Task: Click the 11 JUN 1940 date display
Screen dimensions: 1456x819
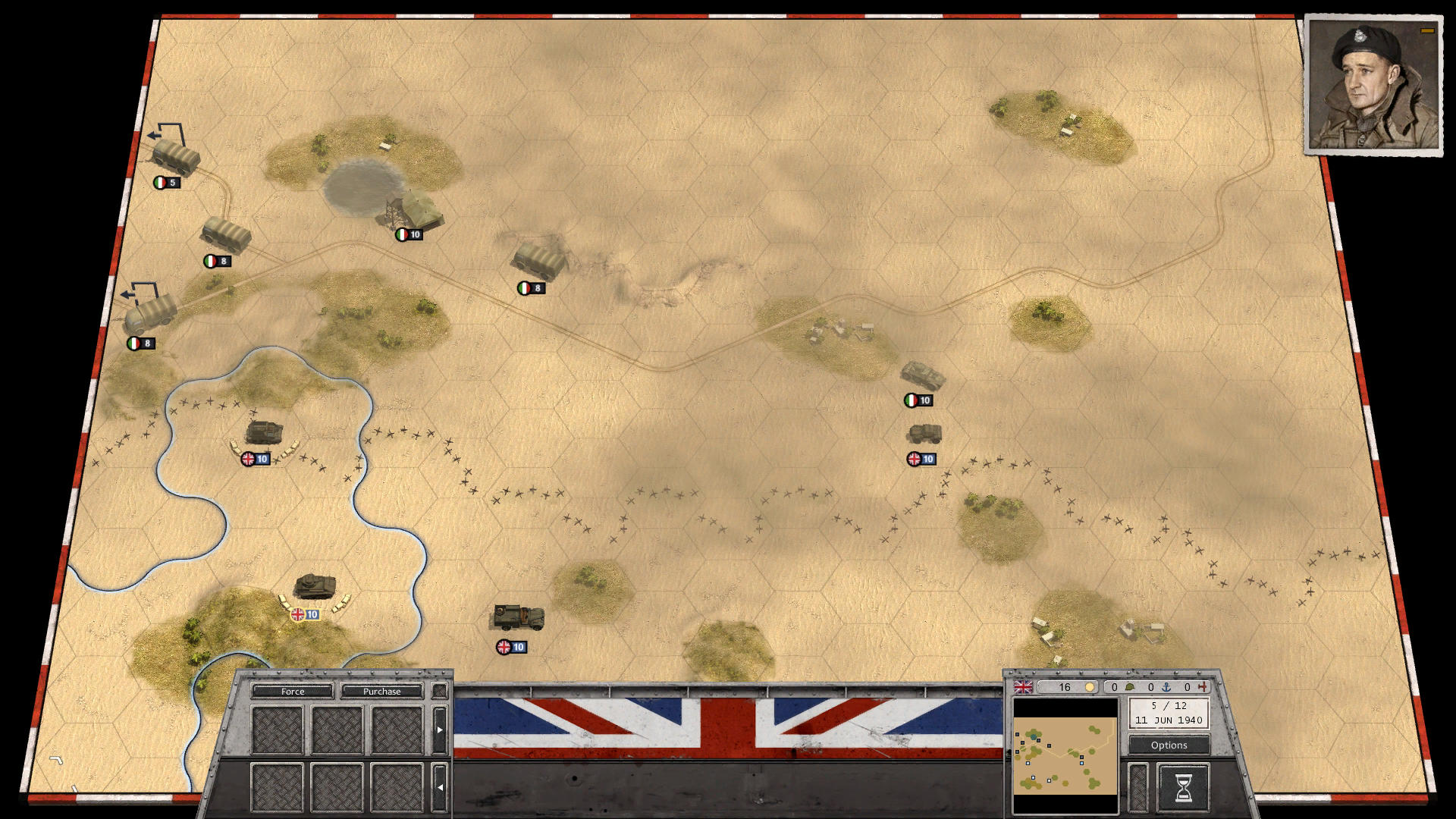Action: 1169,720
